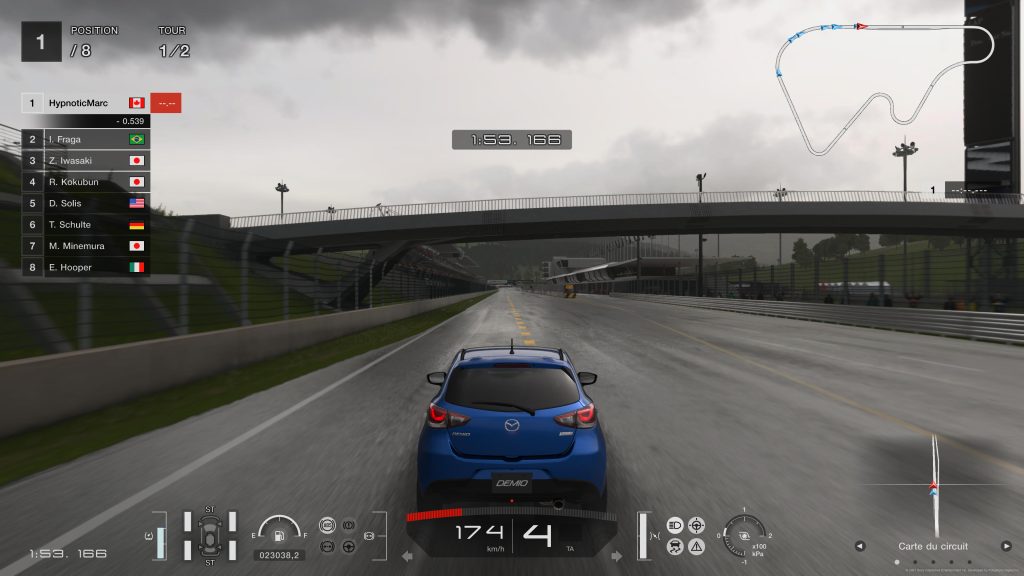Click the fuel gauge pump icon
This screenshot has height=576, width=1024.
pyautogui.click(x=279, y=534)
